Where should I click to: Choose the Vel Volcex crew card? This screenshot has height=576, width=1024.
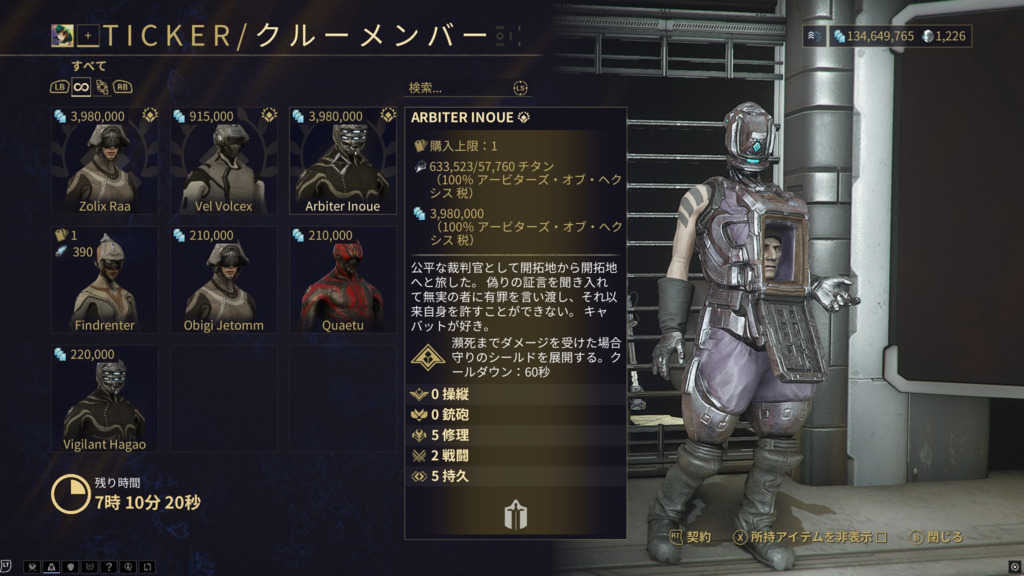point(223,161)
